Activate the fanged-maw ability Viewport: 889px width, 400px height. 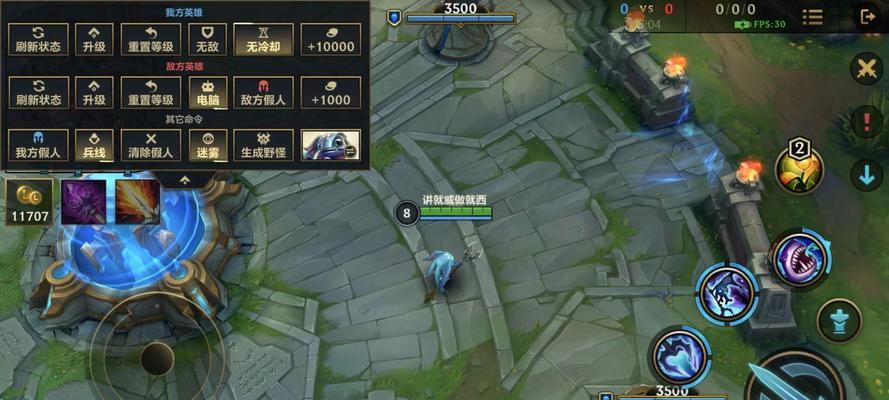point(798,260)
